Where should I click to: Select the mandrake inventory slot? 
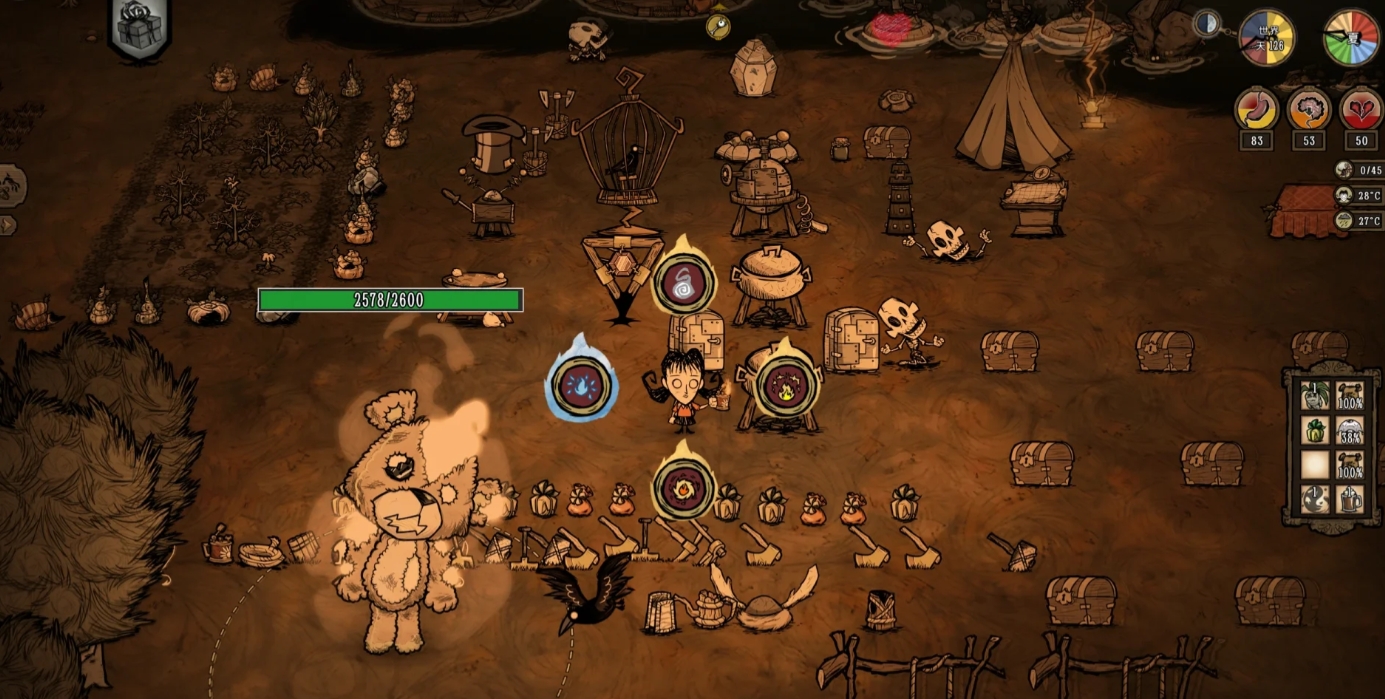tap(1315, 395)
